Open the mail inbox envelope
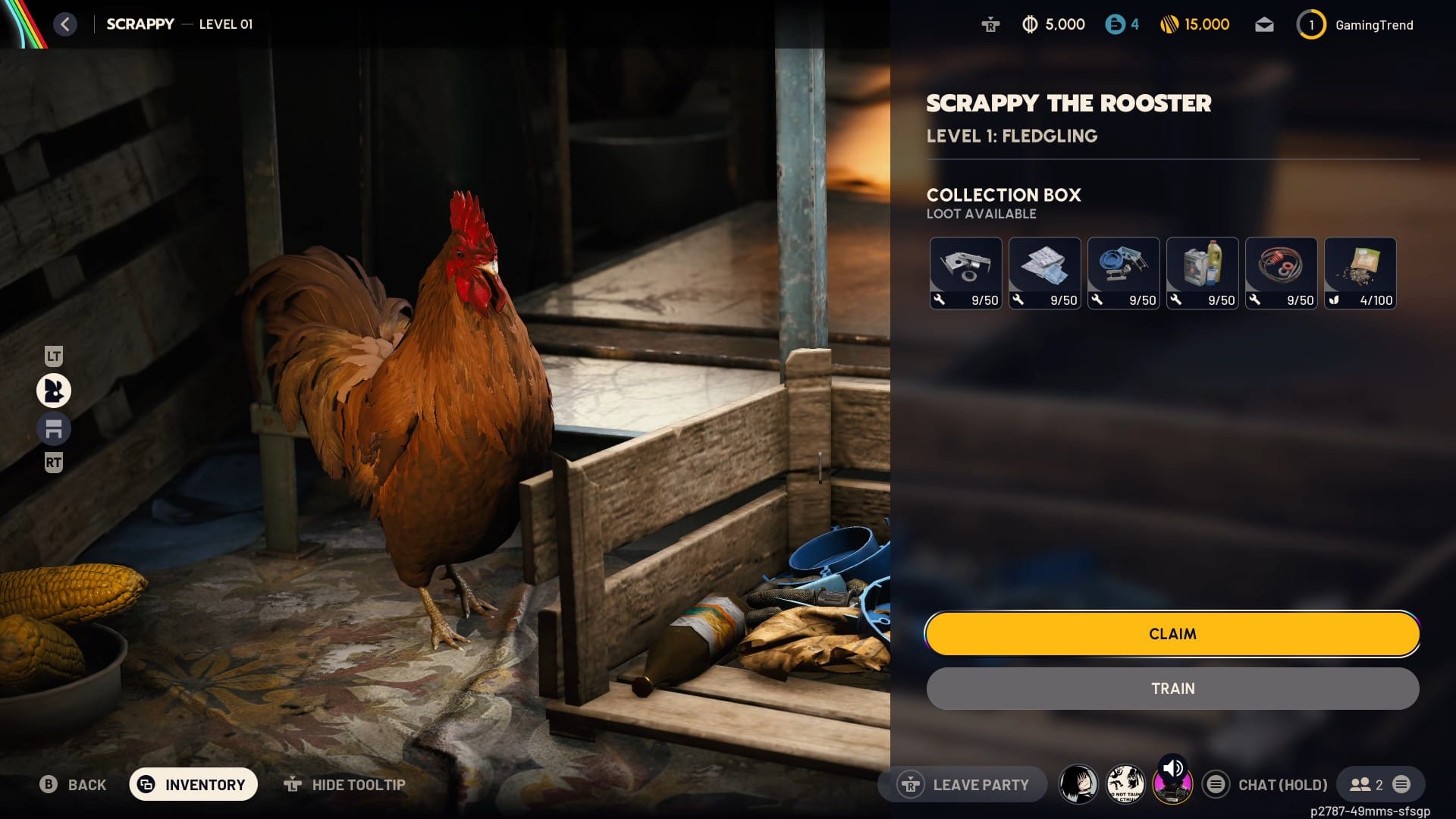The image size is (1456, 819). [x=1264, y=25]
